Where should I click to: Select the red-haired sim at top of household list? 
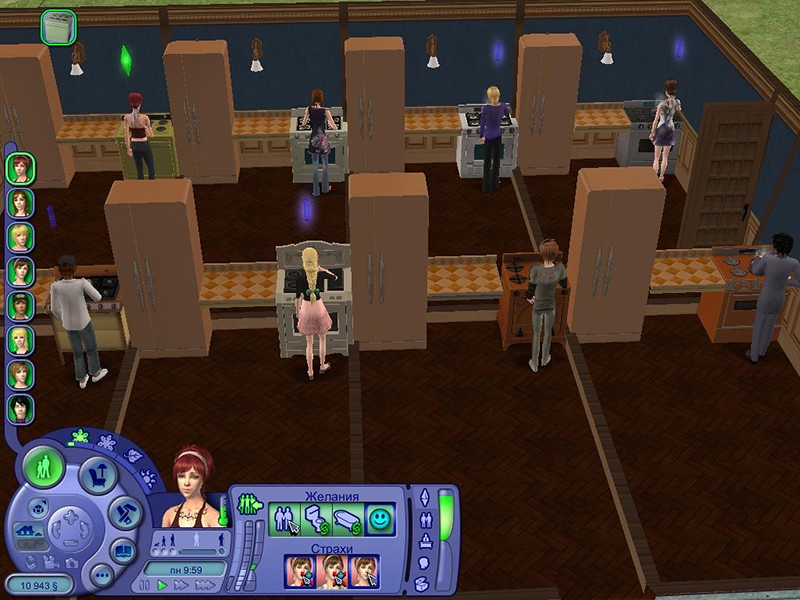coord(19,168)
